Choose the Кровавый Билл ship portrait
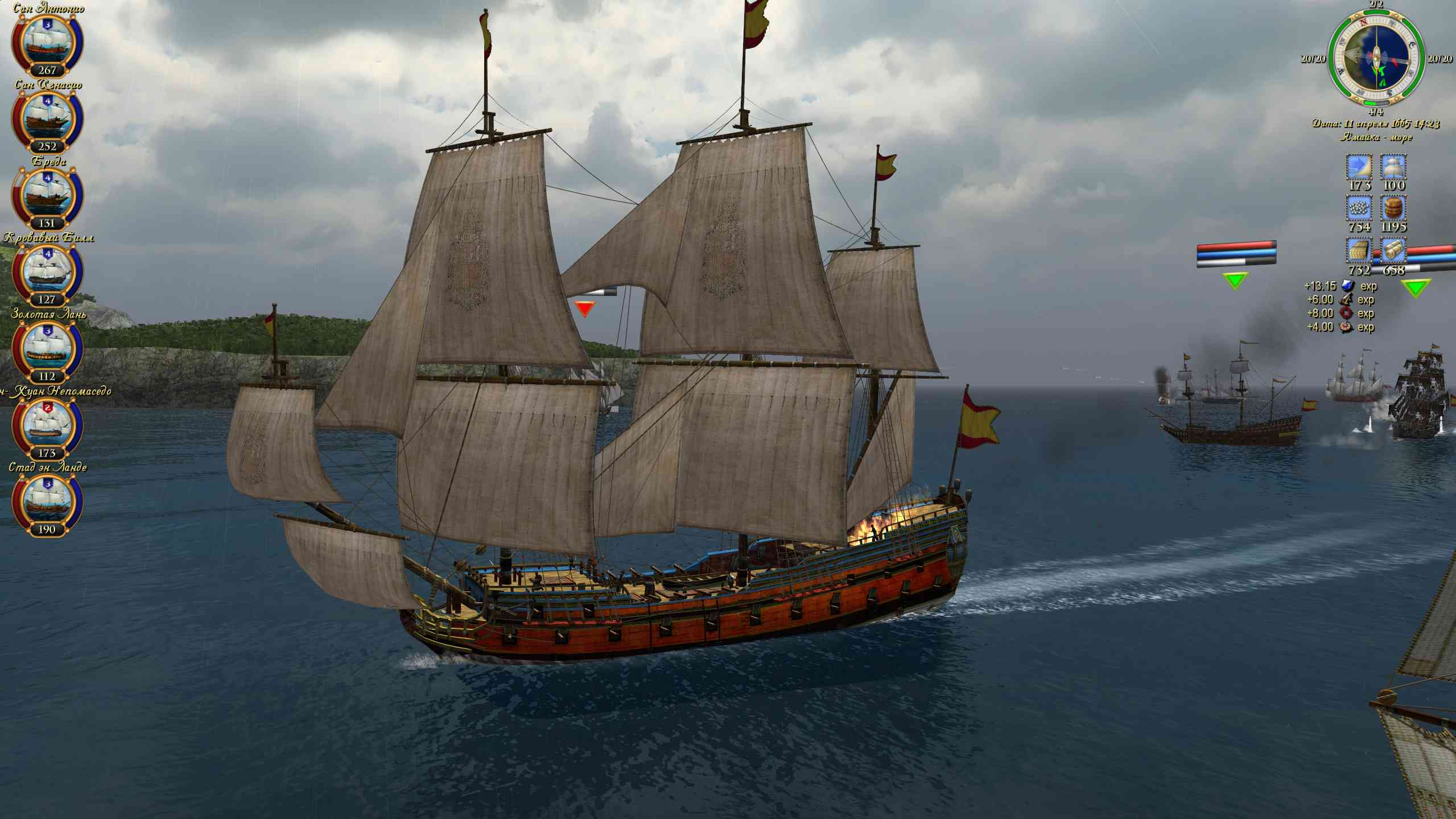The width and height of the screenshot is (1456, 819). tap(47, 273)
